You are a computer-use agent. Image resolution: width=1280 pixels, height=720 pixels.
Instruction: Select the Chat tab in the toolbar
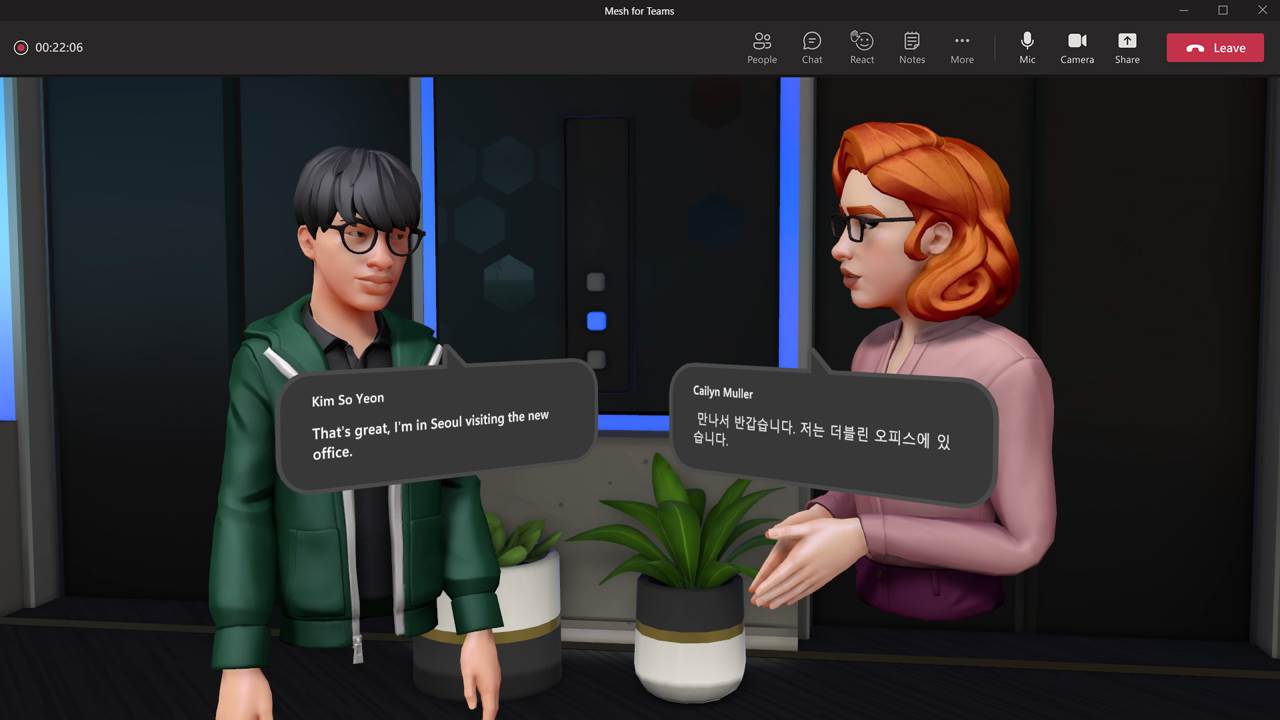point(811,47)
